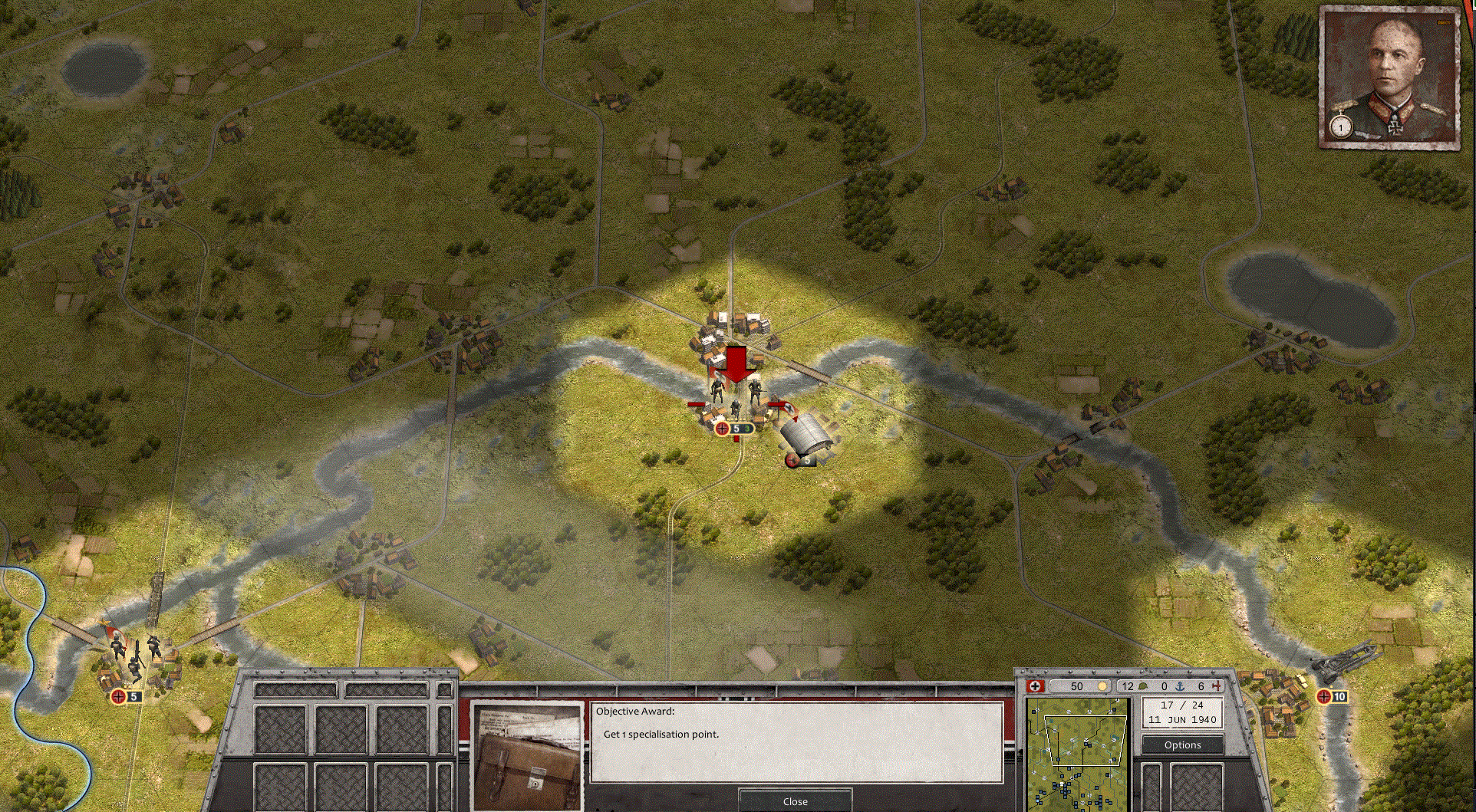Click the turn counter showing 17 / 24

tap(1182, 705)
